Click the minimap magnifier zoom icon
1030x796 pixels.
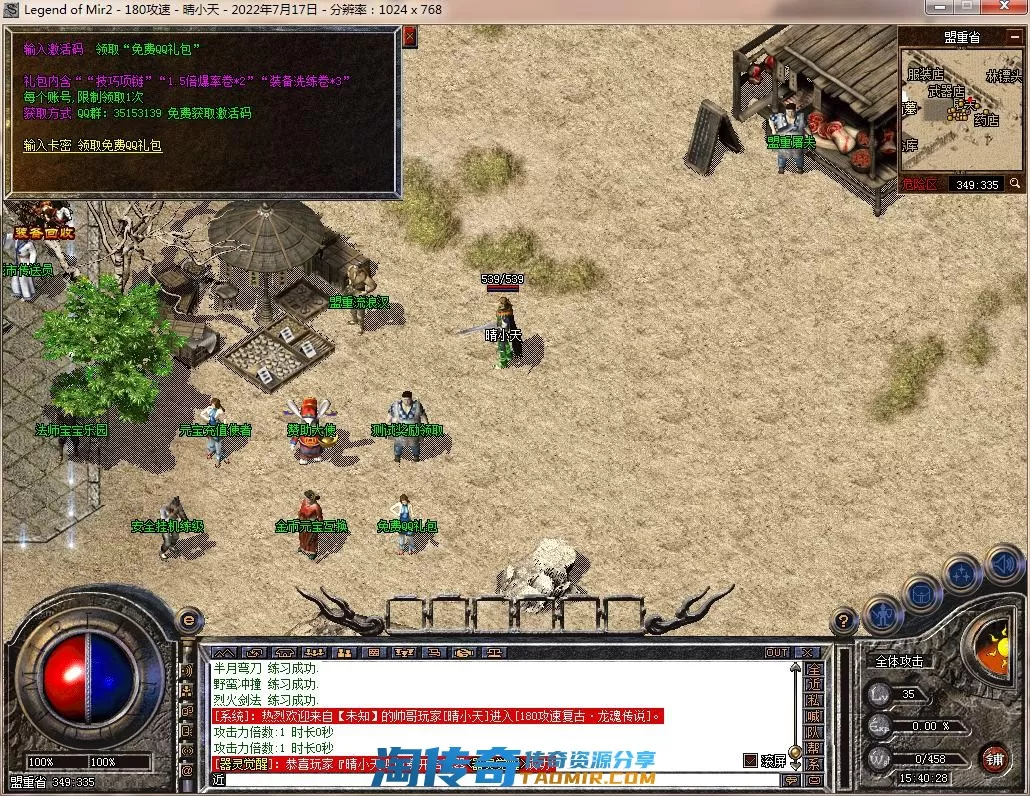[x=1015, y=184]
